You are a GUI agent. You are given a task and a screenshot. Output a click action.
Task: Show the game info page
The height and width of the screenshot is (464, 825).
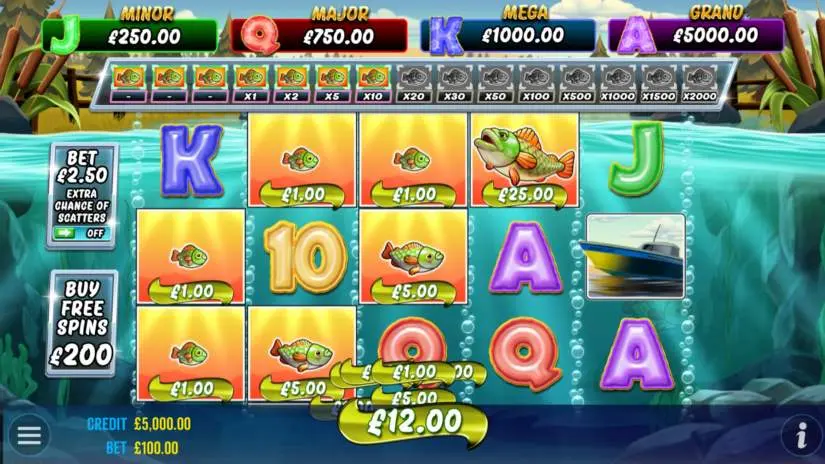(800, 436)
